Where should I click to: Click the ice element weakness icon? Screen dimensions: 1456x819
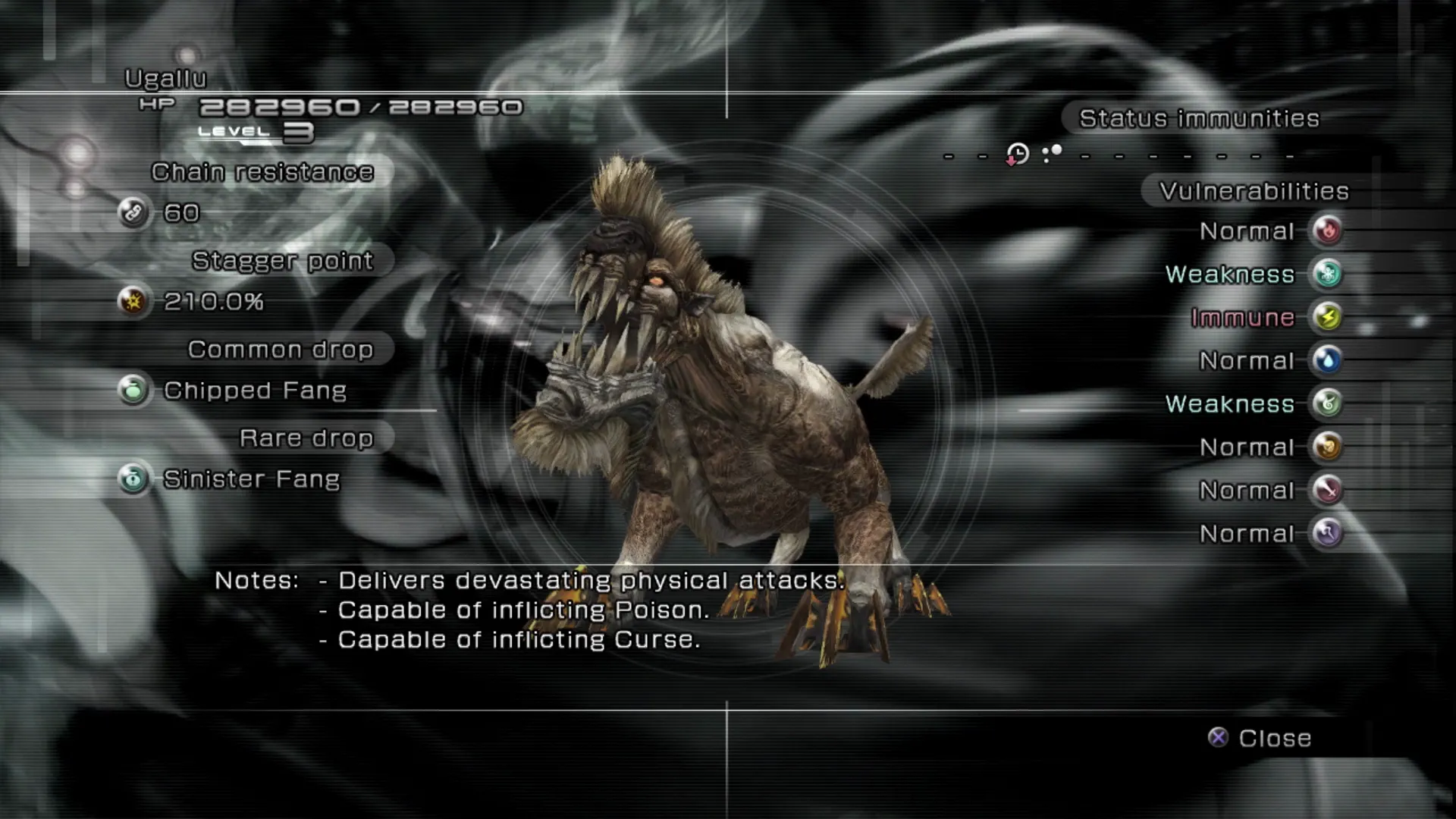[1328, 274]
